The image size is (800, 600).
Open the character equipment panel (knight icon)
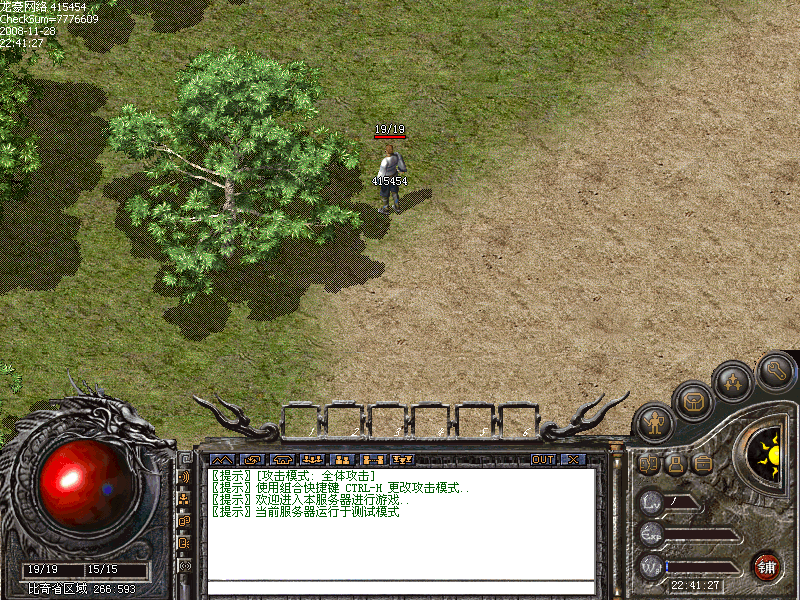click(654, 423)
